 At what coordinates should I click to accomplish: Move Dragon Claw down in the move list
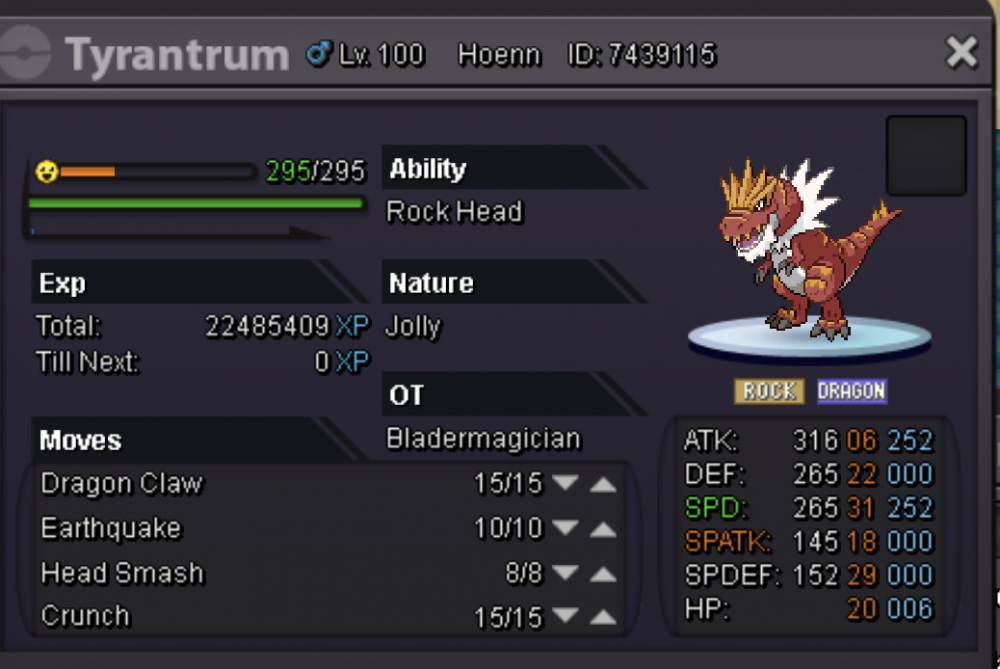pyautogui.click(x=566, y=484)
